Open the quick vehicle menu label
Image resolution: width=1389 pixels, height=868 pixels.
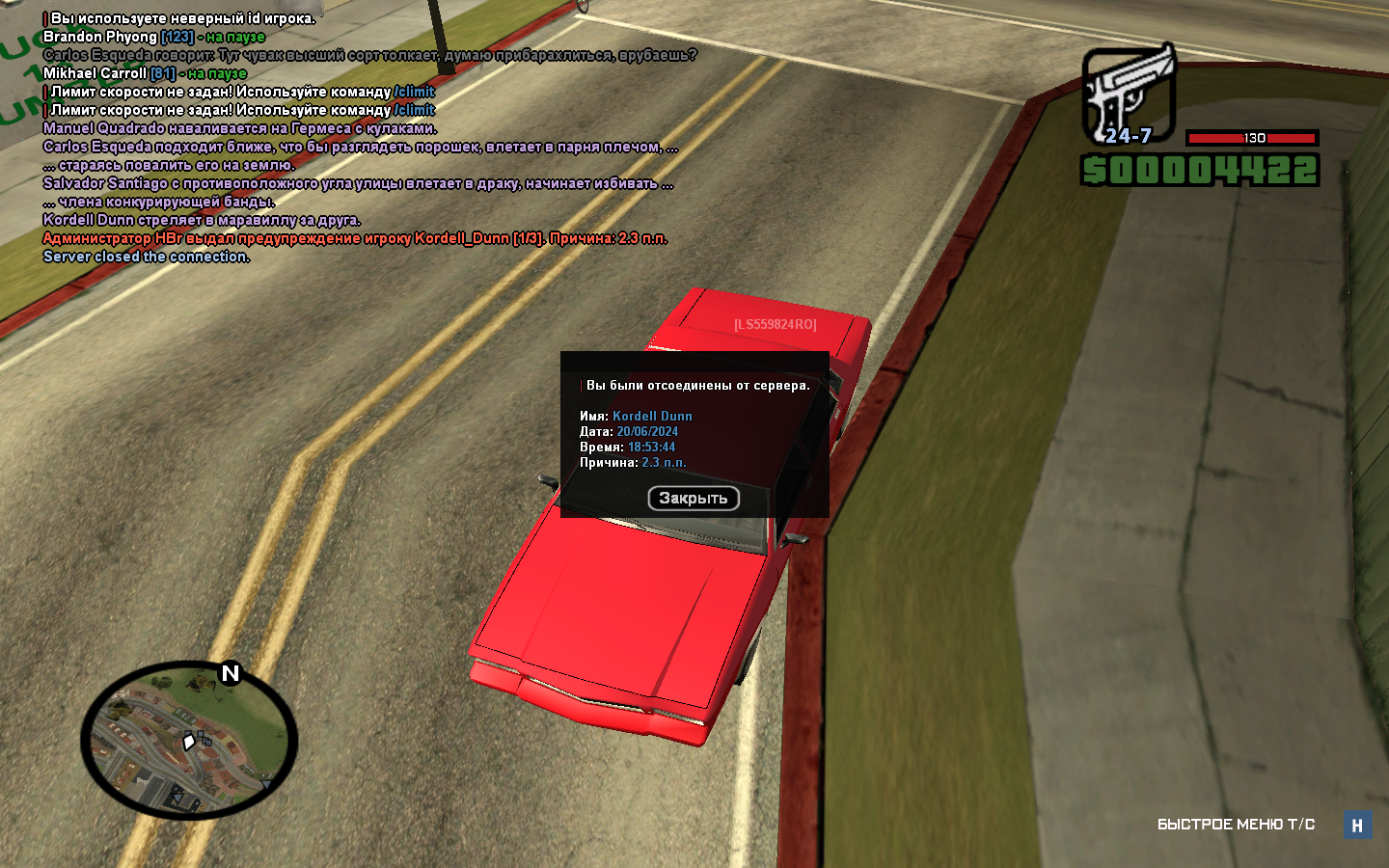tap(1236, 825)
